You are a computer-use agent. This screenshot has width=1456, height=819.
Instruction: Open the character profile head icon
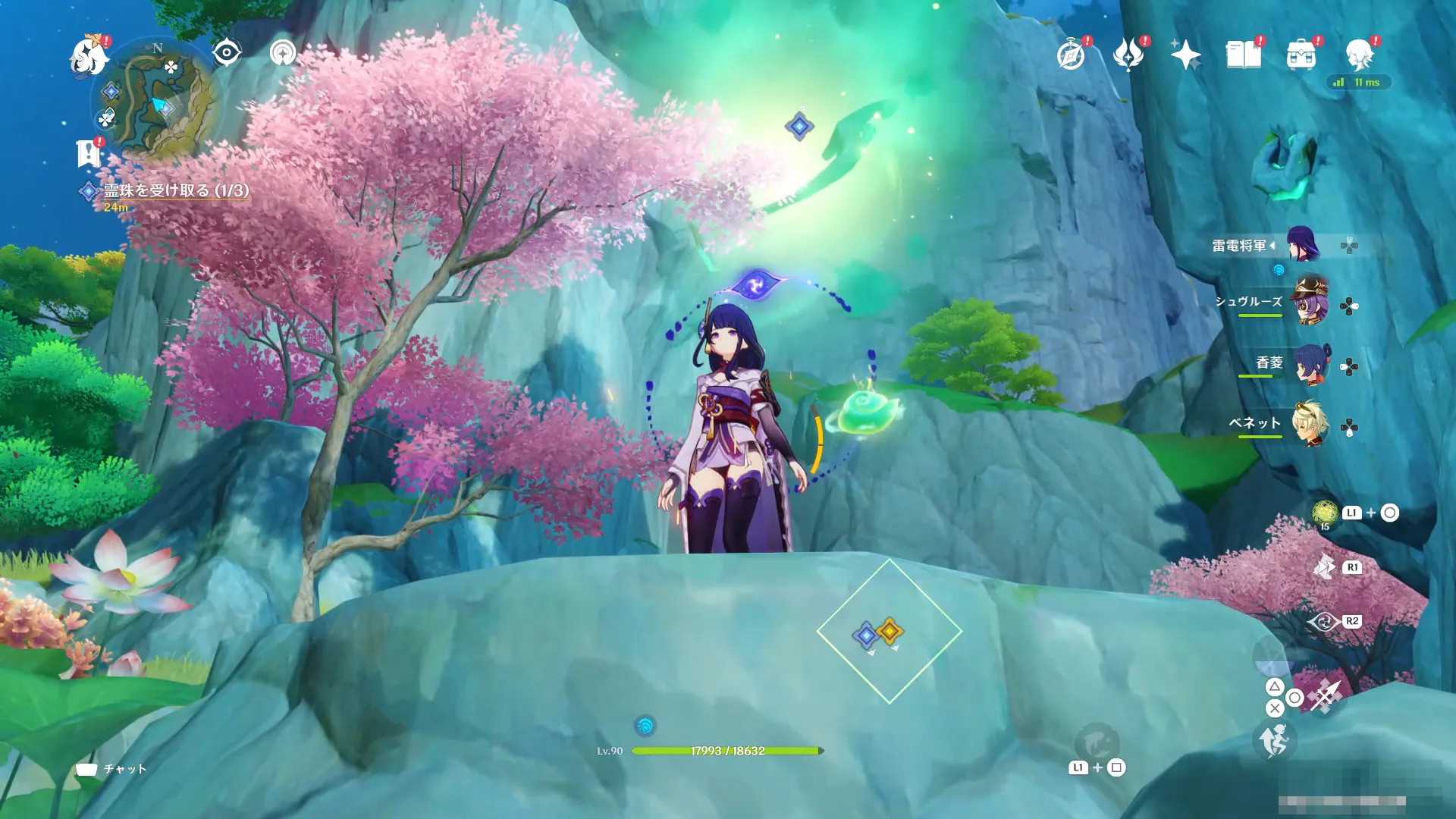1359,55
